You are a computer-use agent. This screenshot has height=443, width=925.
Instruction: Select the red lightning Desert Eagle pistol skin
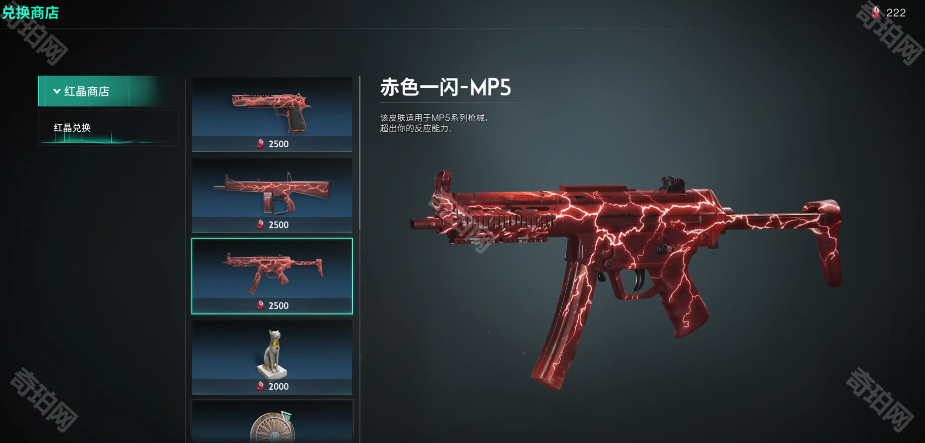[x=272, y=113]
